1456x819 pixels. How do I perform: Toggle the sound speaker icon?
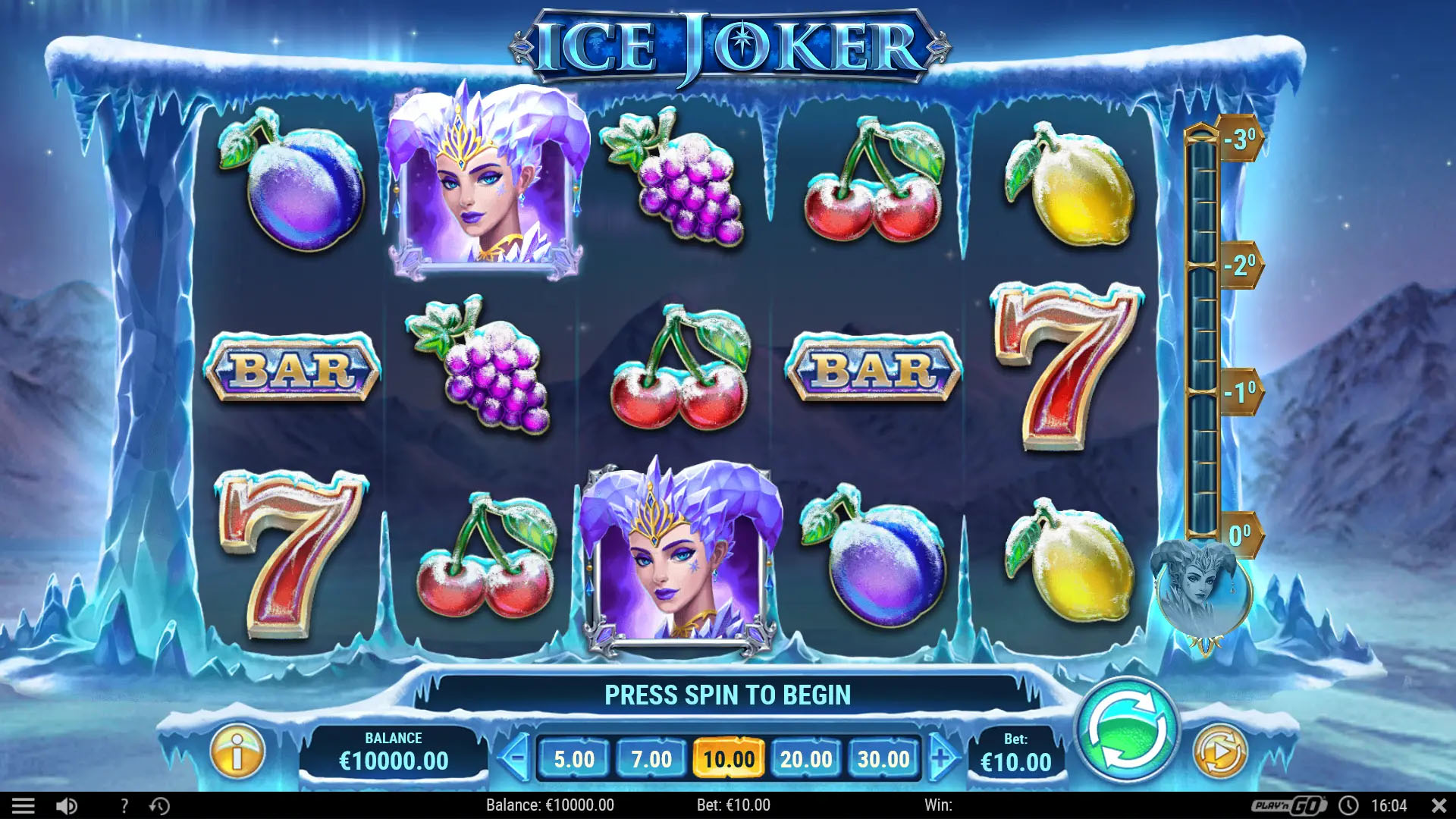(x=67, y=805)
